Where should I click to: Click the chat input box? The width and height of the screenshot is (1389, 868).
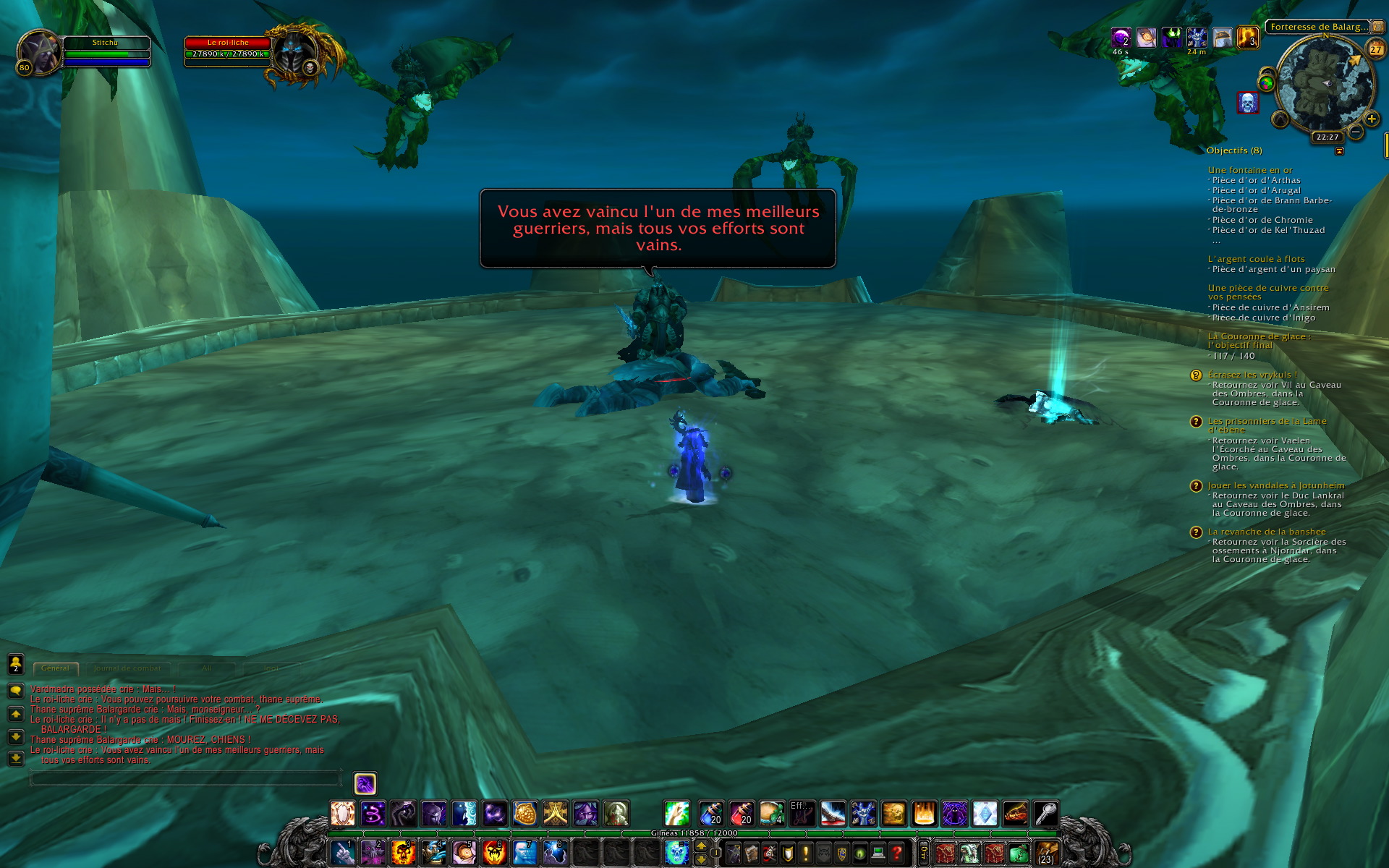[x=184, y=779]
